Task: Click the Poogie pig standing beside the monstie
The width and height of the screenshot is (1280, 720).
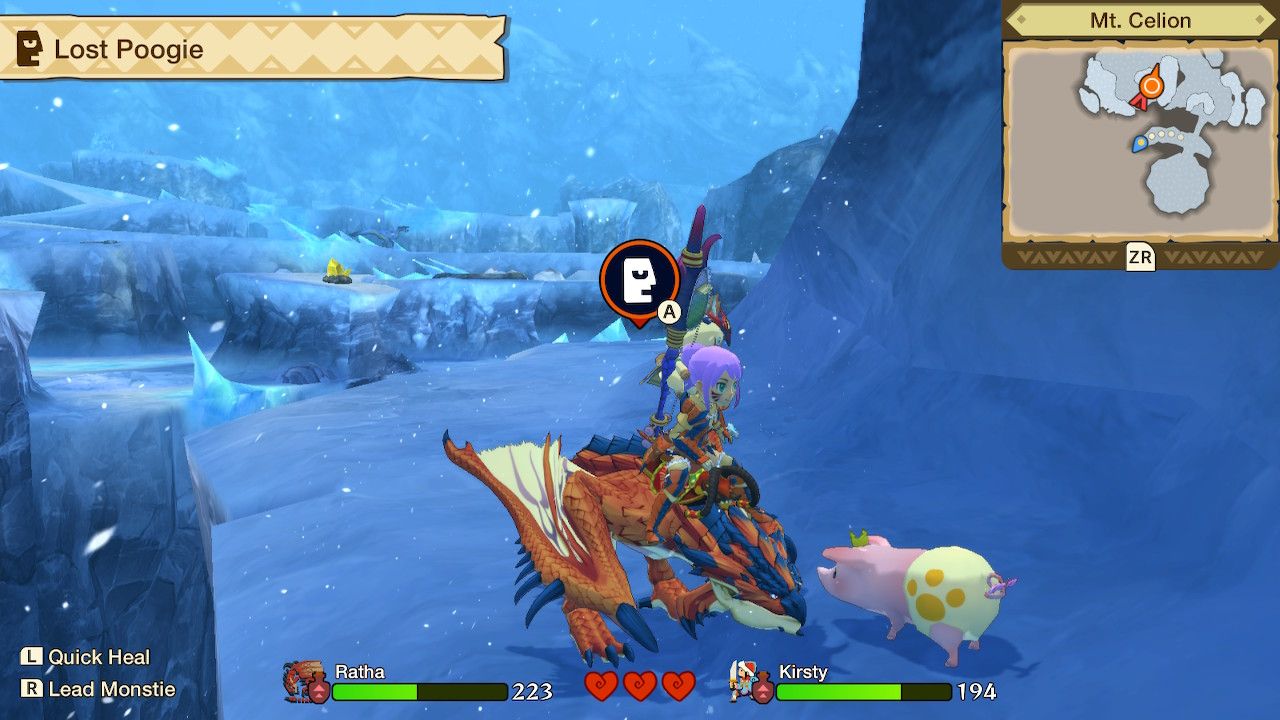Action: coord(910,590)
